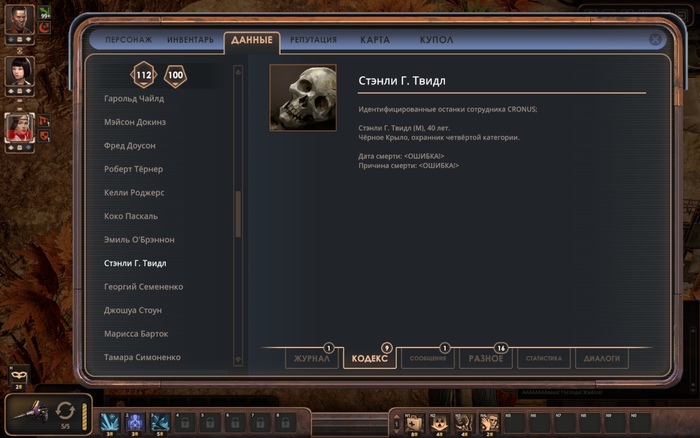The height and width of the screenshot is (438, 700).
Task: Open Коко Паскаль entry
Action: coord(131,216)
